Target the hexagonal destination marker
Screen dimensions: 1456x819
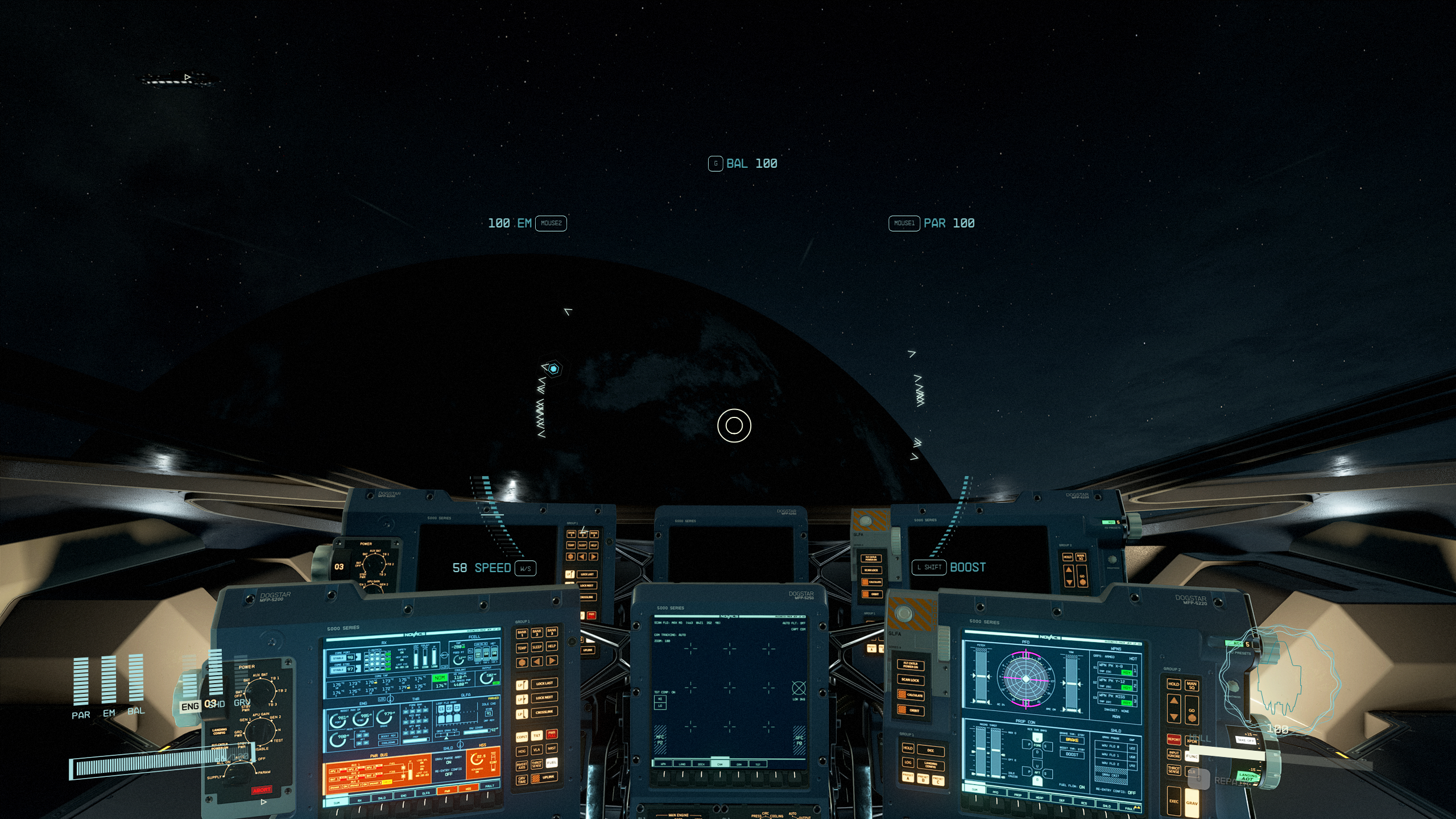pyautogui.click(x=553, y=369)
